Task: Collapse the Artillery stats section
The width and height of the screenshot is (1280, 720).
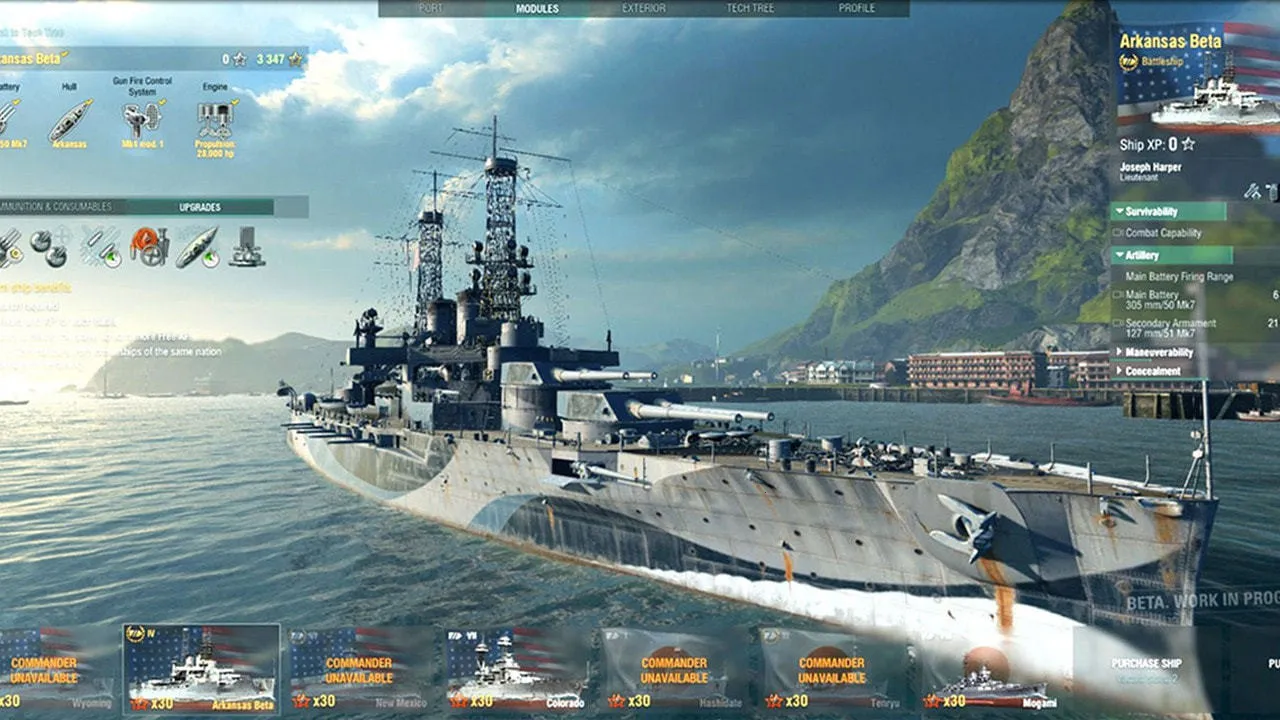Action: click(1168, 255)
